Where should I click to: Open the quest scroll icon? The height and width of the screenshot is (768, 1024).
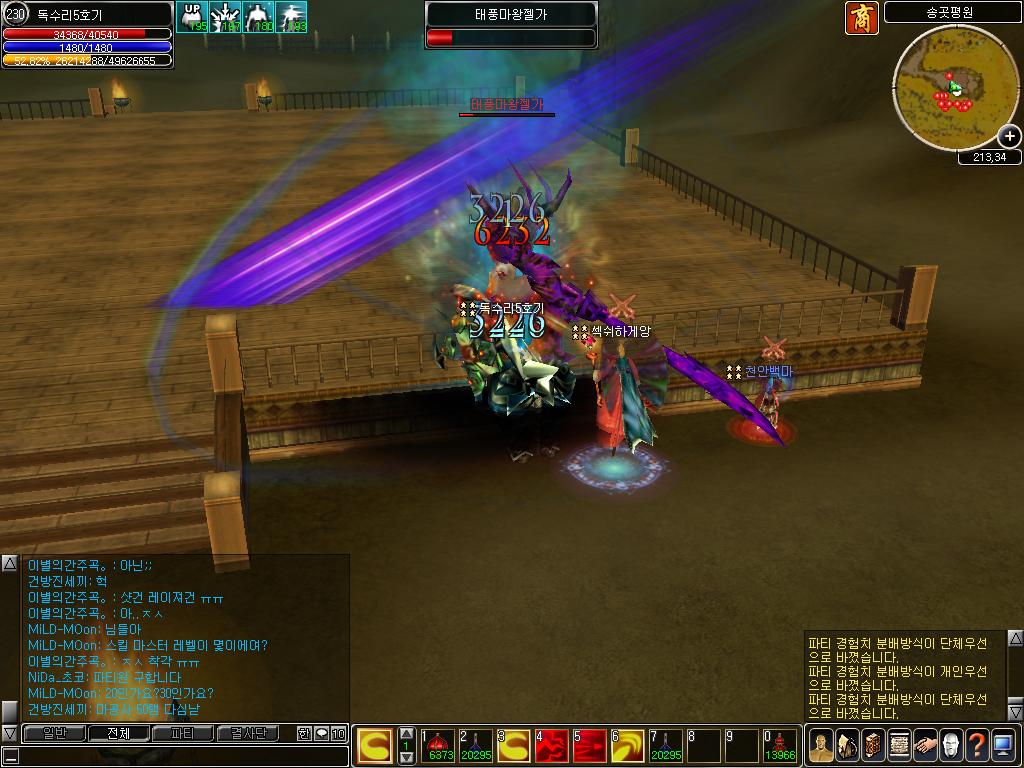[898, 745]
